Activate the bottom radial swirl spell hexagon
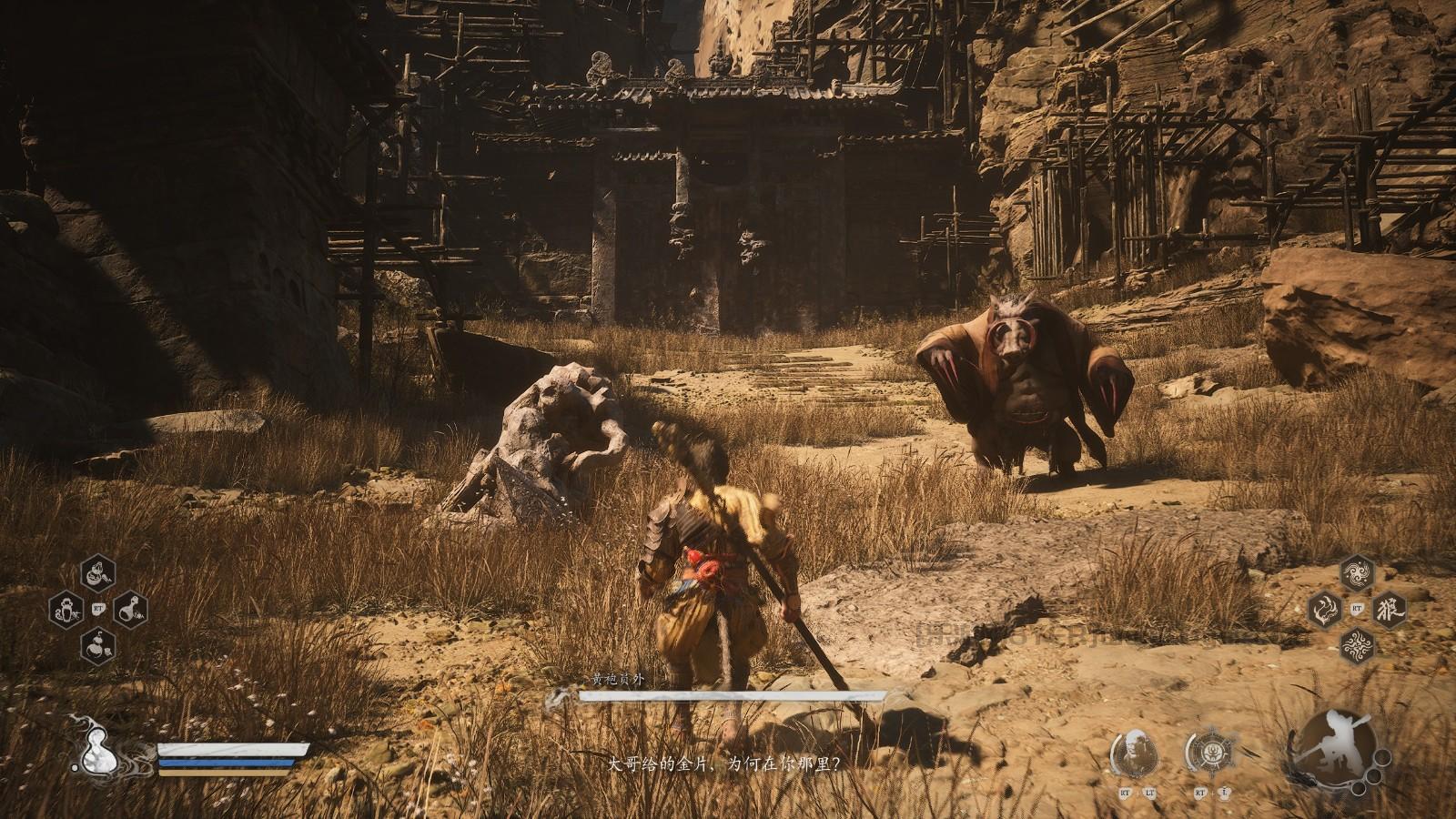The width and height of the screenshot is (1456, 819). 1357,644
